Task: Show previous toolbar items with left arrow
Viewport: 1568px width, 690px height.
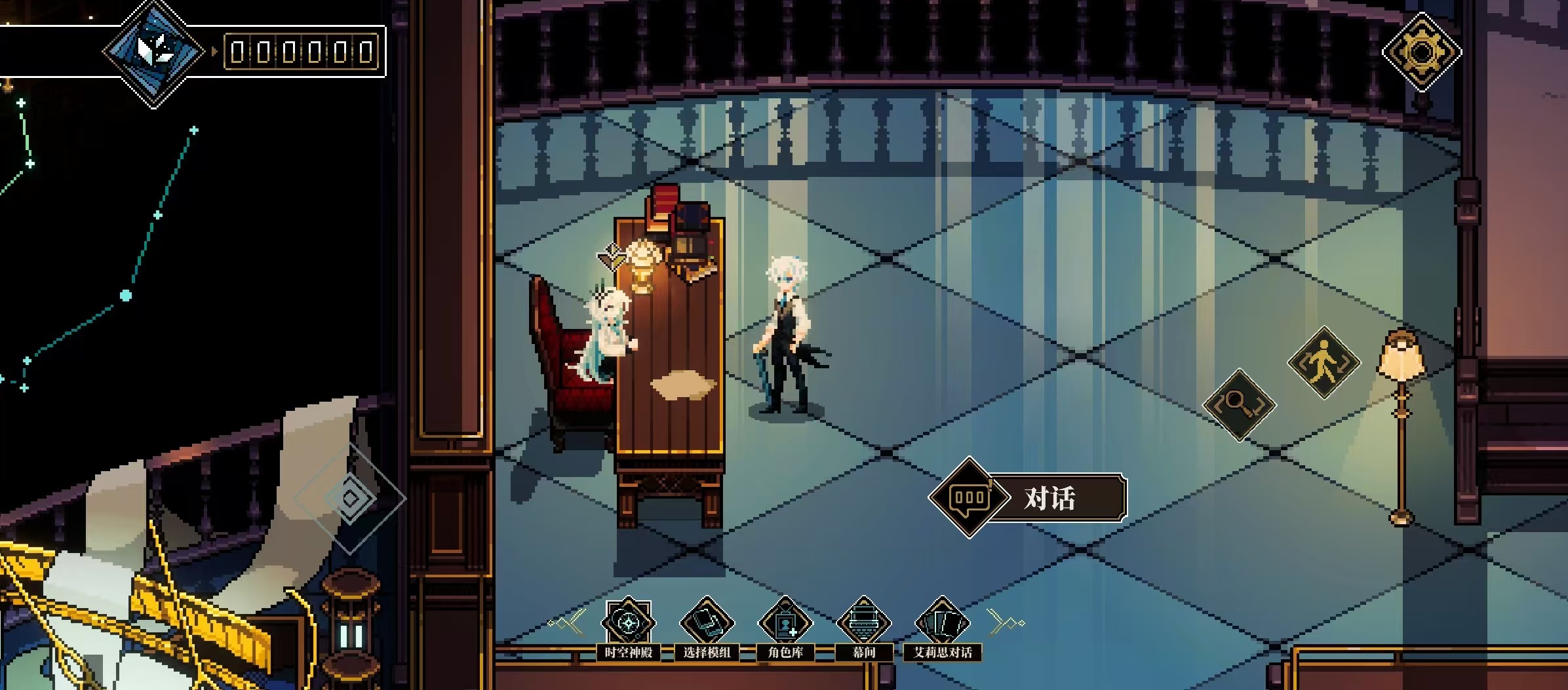Action: click(569, 623)
